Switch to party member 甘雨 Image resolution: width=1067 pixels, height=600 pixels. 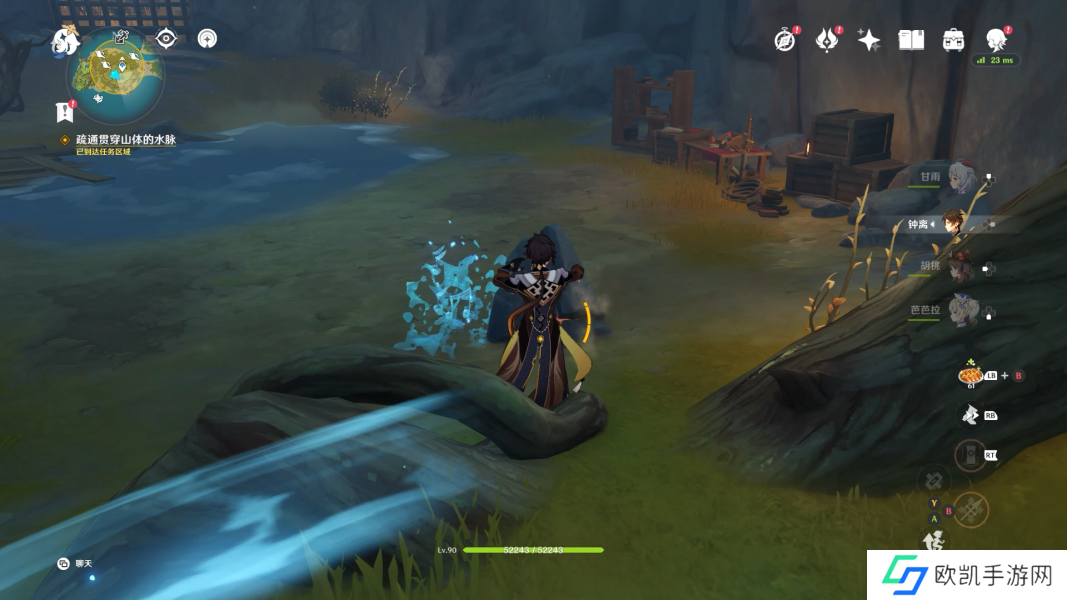tap(960, 178)
